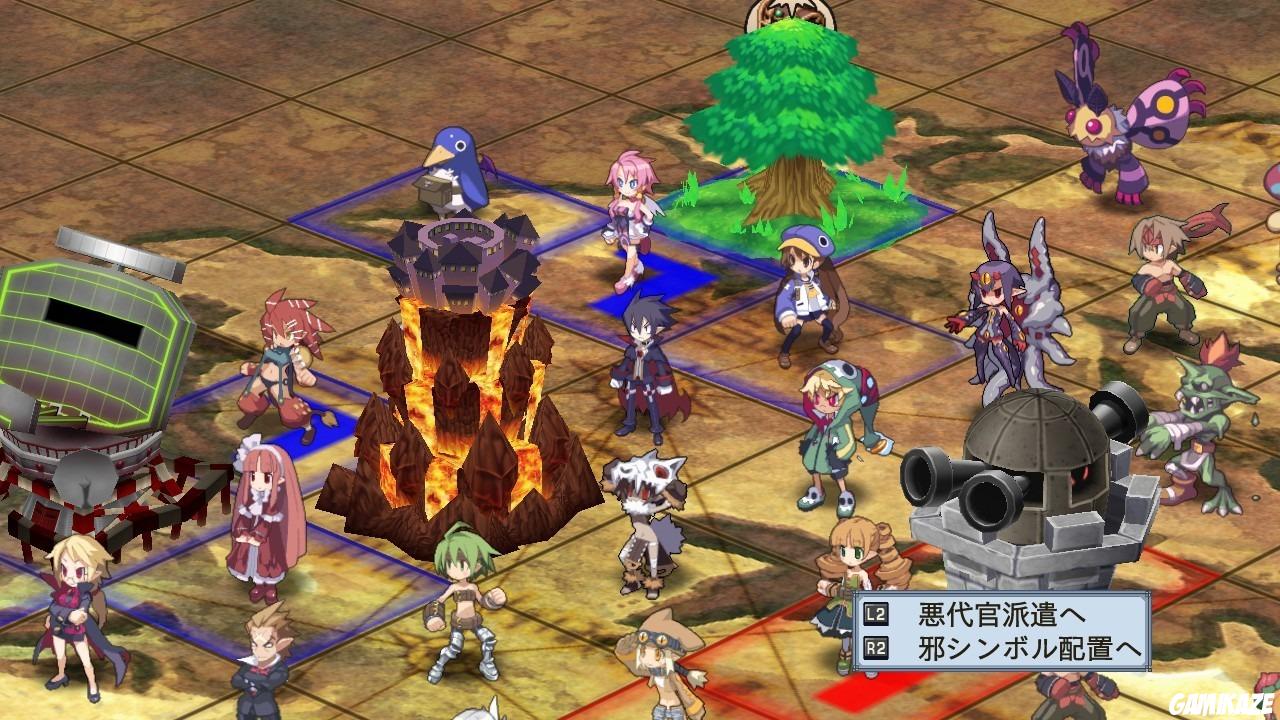The image size is (1280, 720).
Task: Select the crouching blue-capped character
Action: pyautogui.click(x=805, y=290)
